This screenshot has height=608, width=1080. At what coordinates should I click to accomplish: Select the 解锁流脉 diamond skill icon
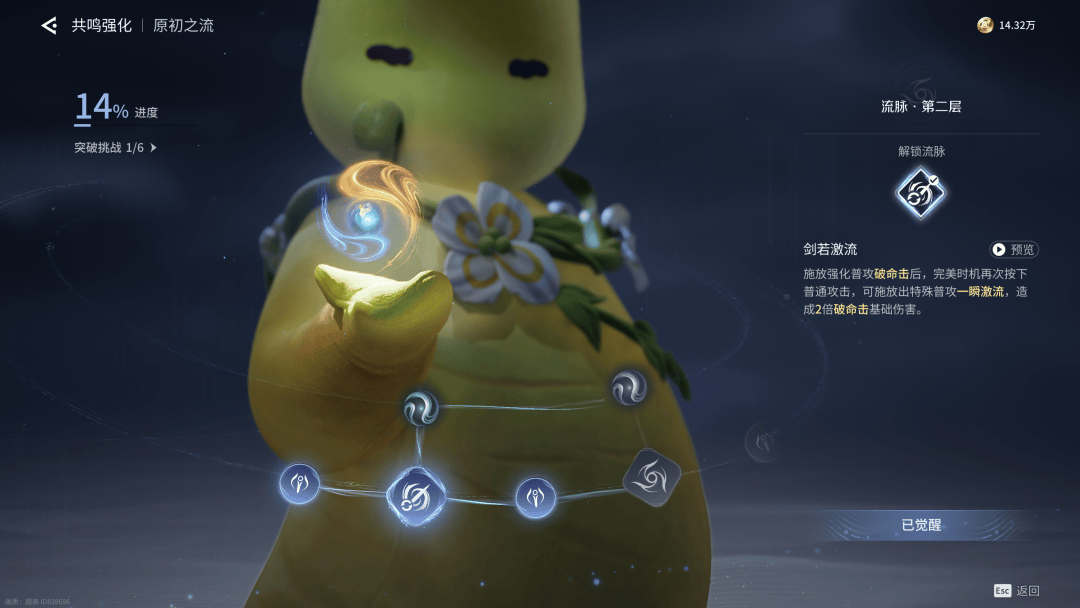tap(921, 193)
